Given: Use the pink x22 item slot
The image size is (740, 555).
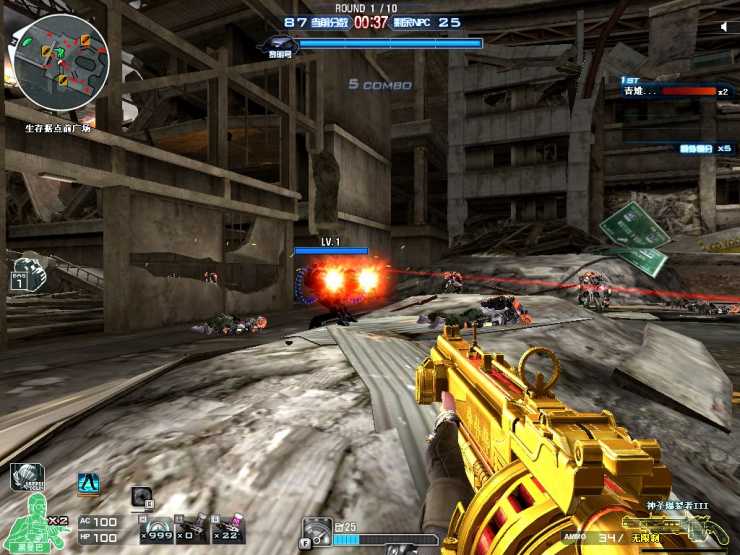Looking at the screenshot, I should (227, 528).
